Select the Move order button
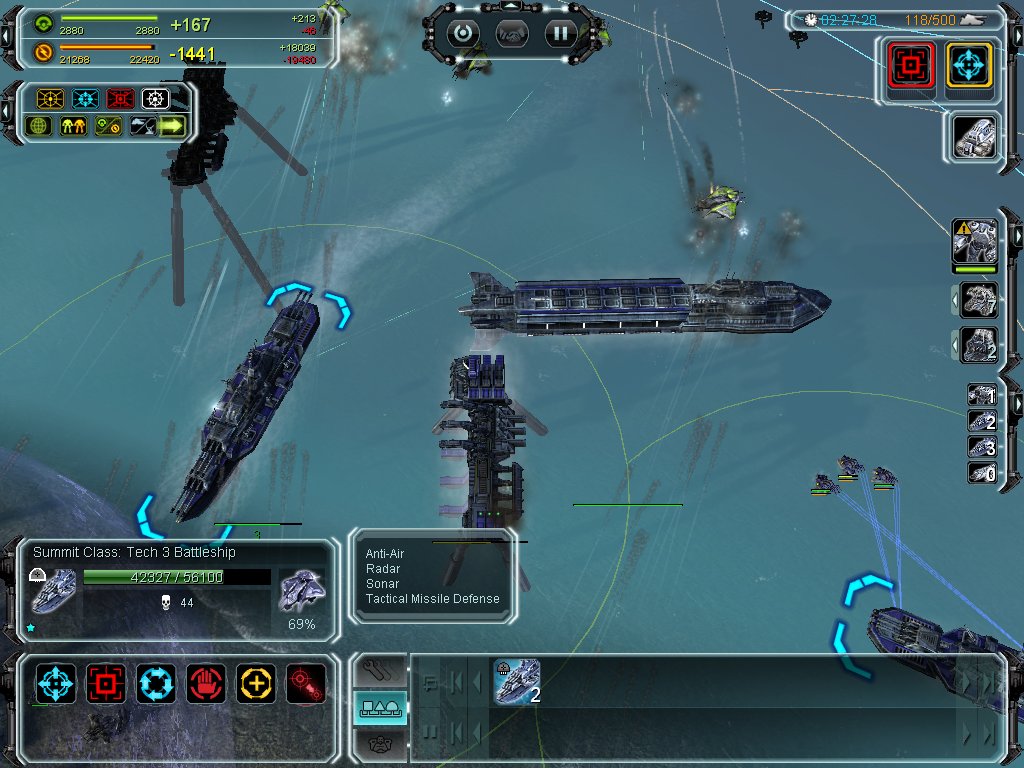This screenshot has width=1024, height=768. 56,683
